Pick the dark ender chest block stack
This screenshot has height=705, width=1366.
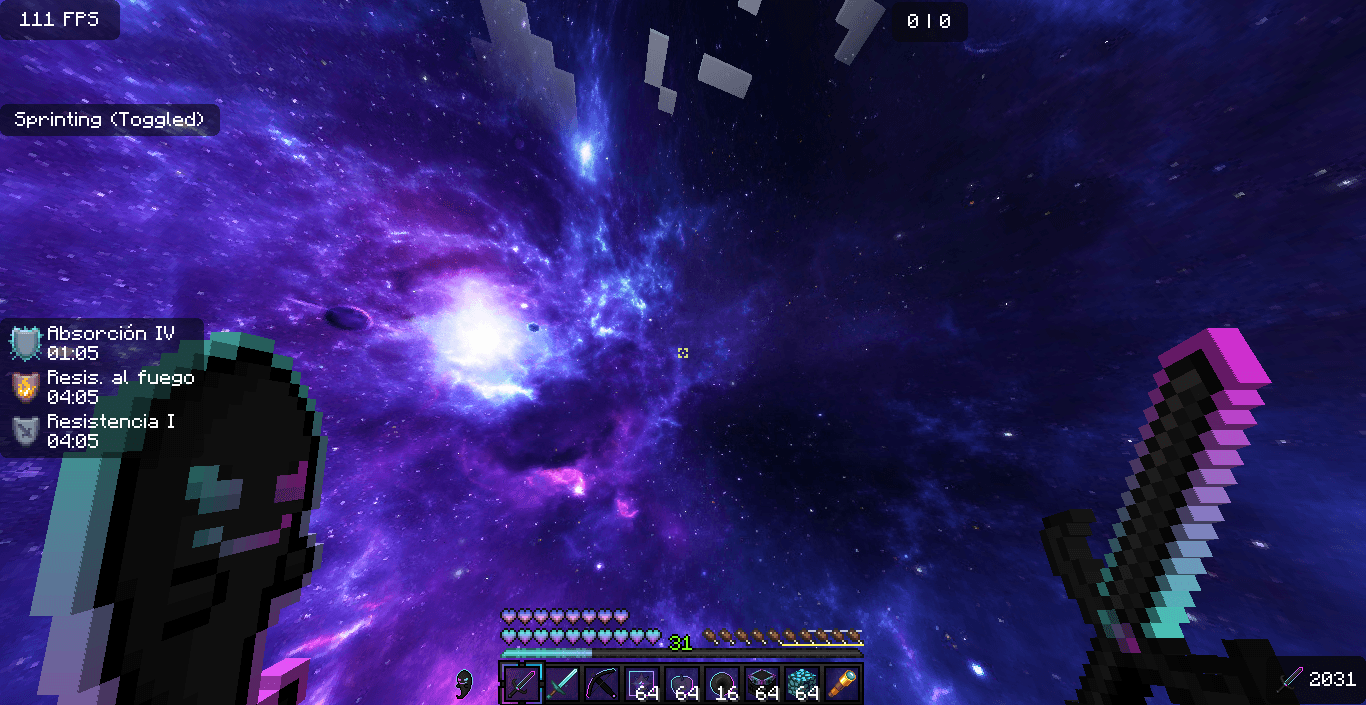coord(762,684)
